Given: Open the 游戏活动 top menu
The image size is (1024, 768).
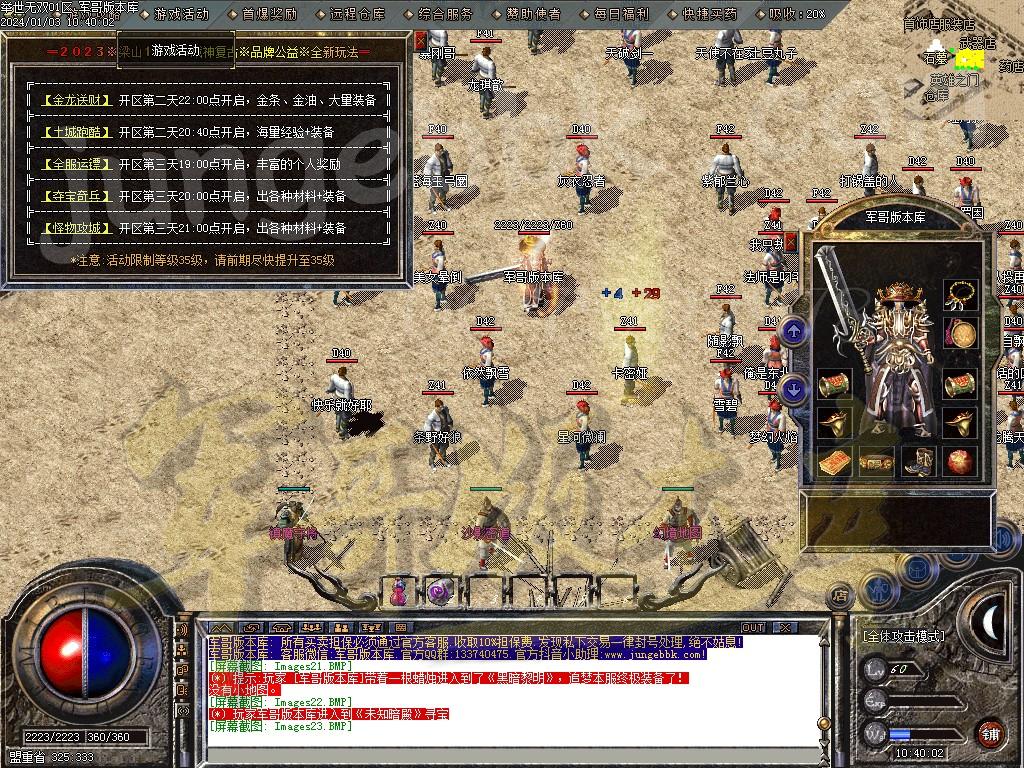Looking at the screenshot, I should [181, 14].
